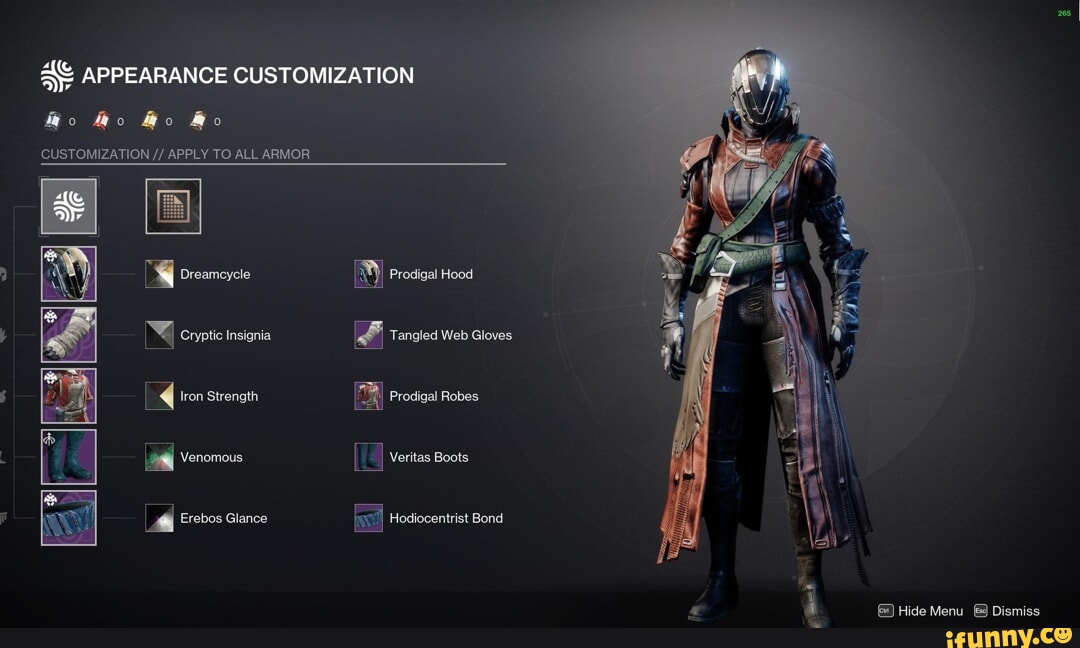
Task: Open the Veritas Boots ornament
Action: pos(369,457)
